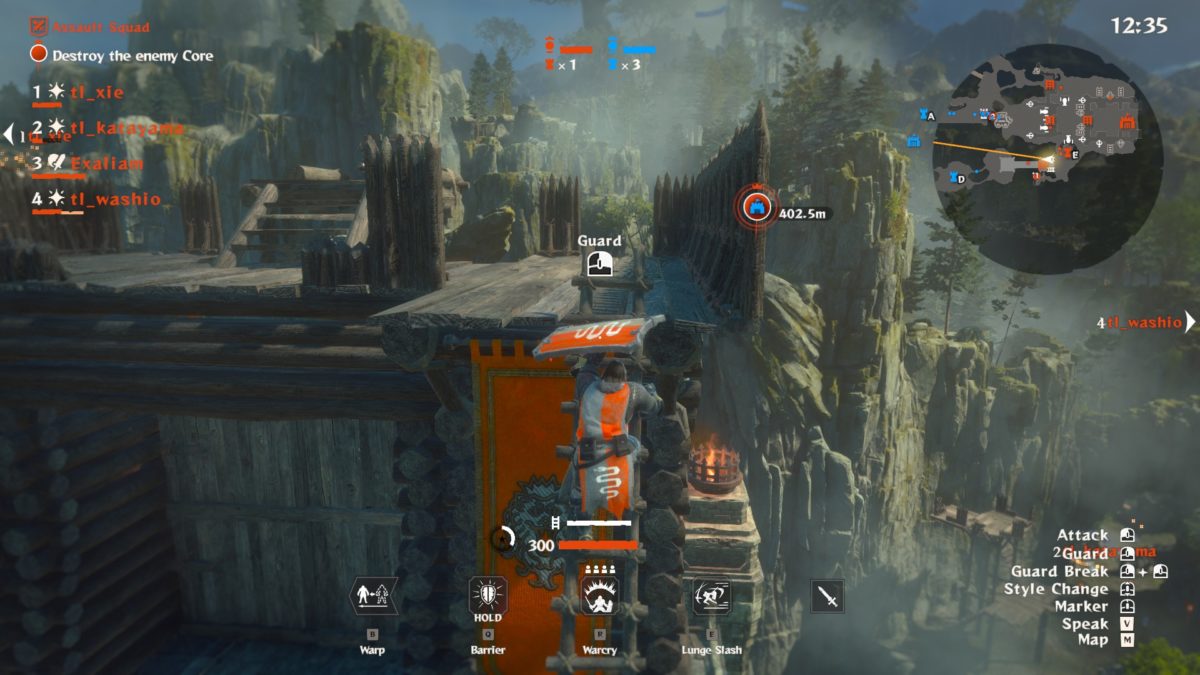This screenshot has height=675, width=1200.
Task: Trigger the Warcry ability icon
Action: tap(600, 597)
